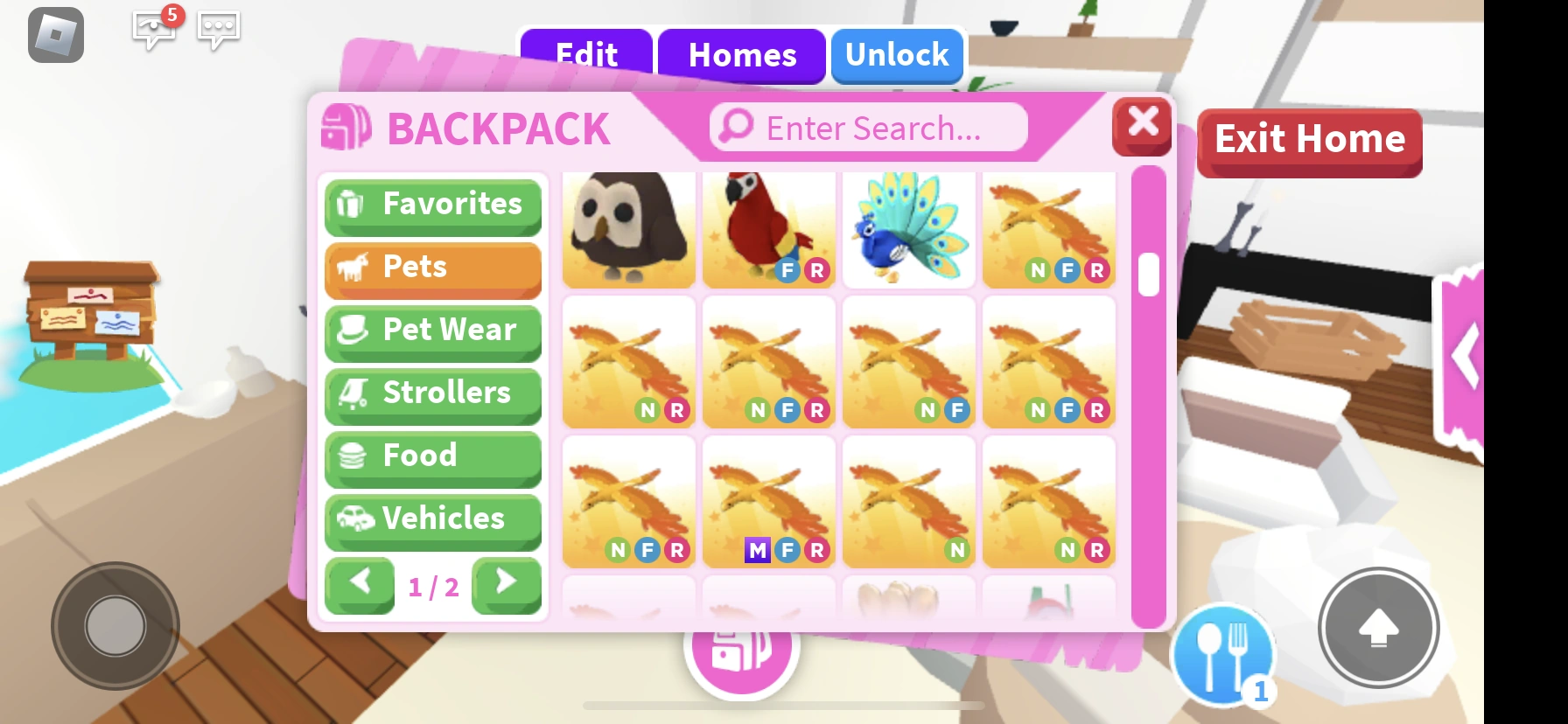
Task: Open the Food category
Action: [x=432, y=456]
